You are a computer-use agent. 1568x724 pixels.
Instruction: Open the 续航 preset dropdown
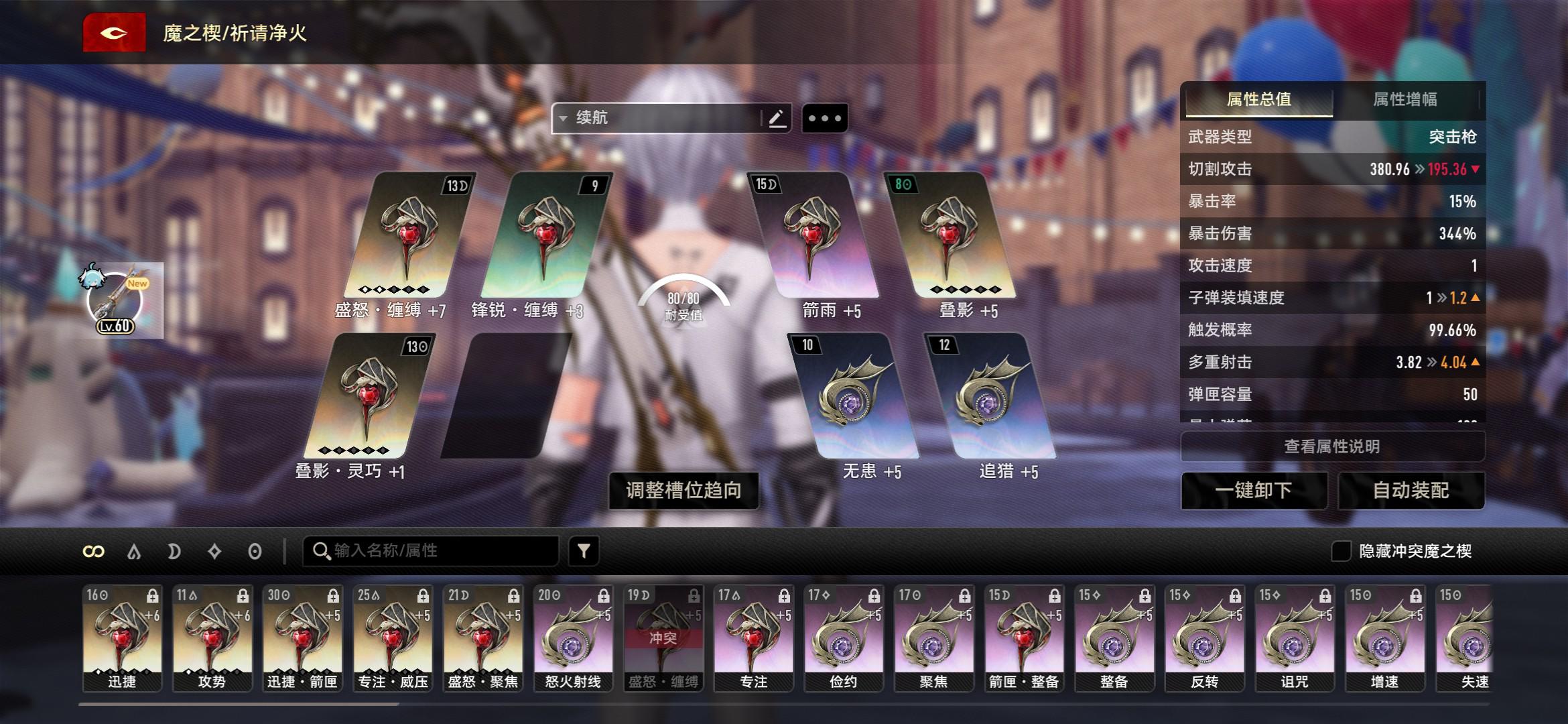click(657, 118)
